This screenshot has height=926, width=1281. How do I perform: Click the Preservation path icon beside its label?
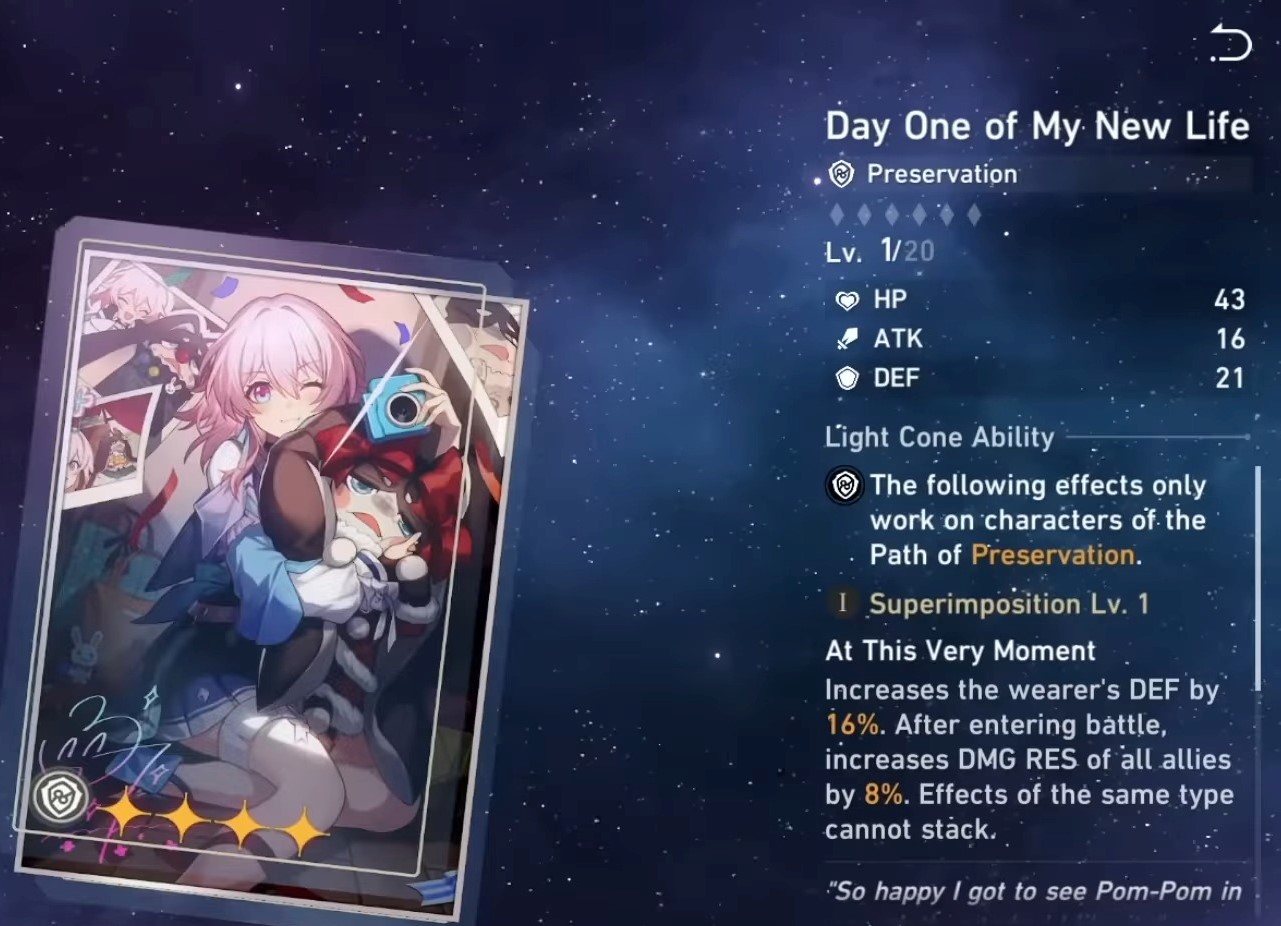point(843,174)
